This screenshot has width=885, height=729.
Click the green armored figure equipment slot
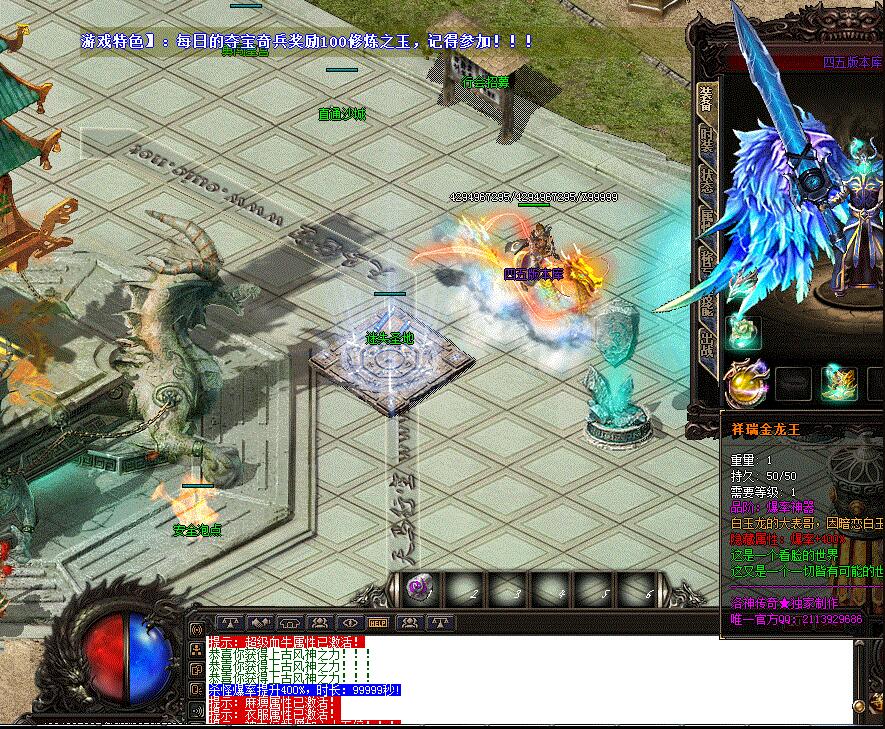click(838, 382)
